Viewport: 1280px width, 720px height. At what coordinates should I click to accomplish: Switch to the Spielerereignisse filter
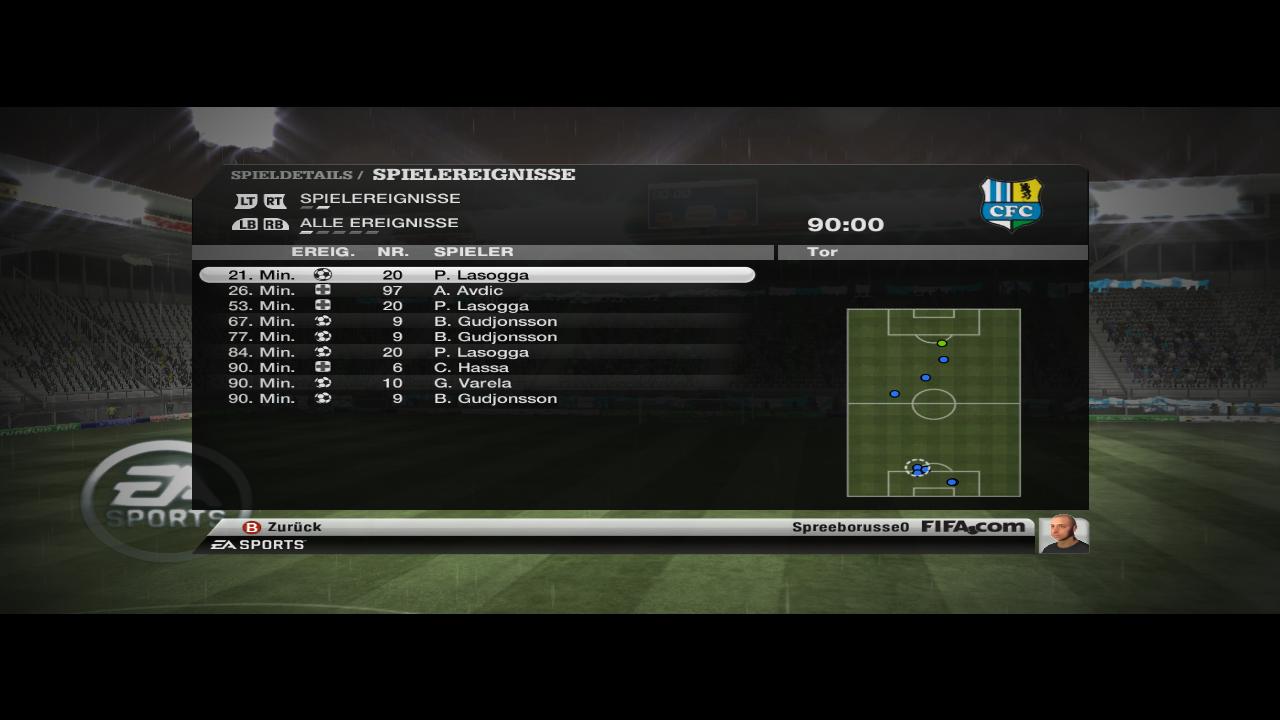coord(380,199)
